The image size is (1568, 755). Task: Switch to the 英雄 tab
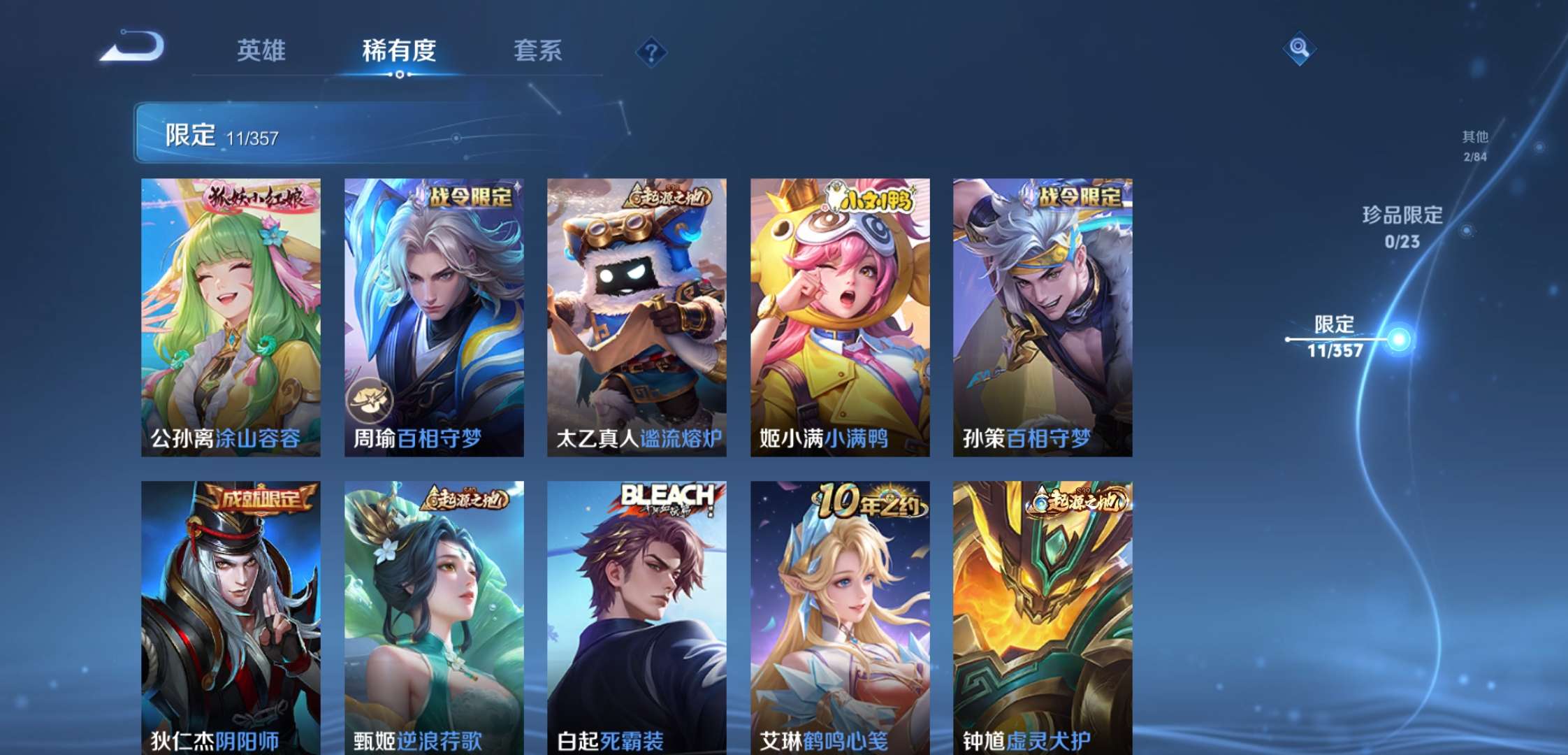point(261,50)
